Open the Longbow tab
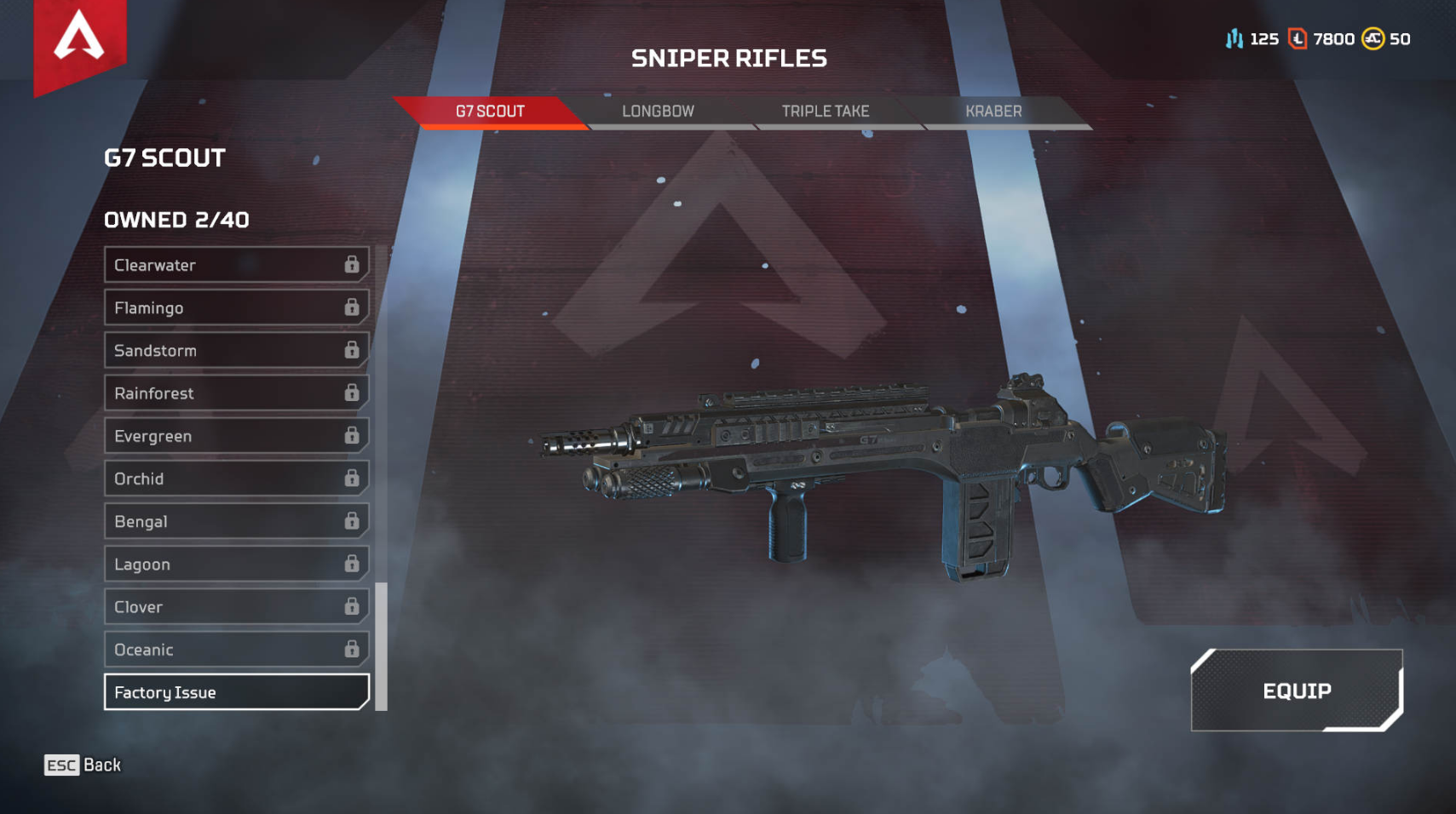The height and width of the screenshot is (814, 1456). click(658, 112)
